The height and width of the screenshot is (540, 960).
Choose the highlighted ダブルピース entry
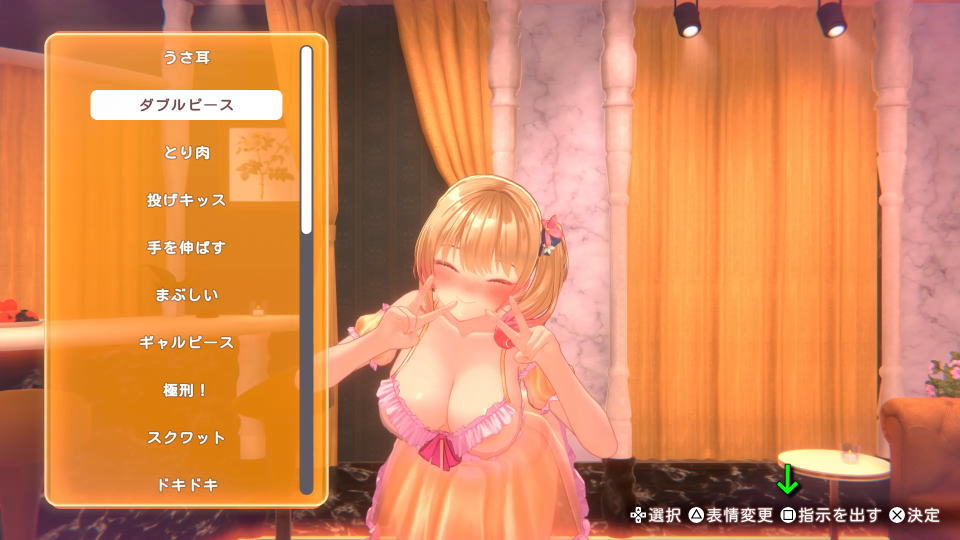pos(186,105)
